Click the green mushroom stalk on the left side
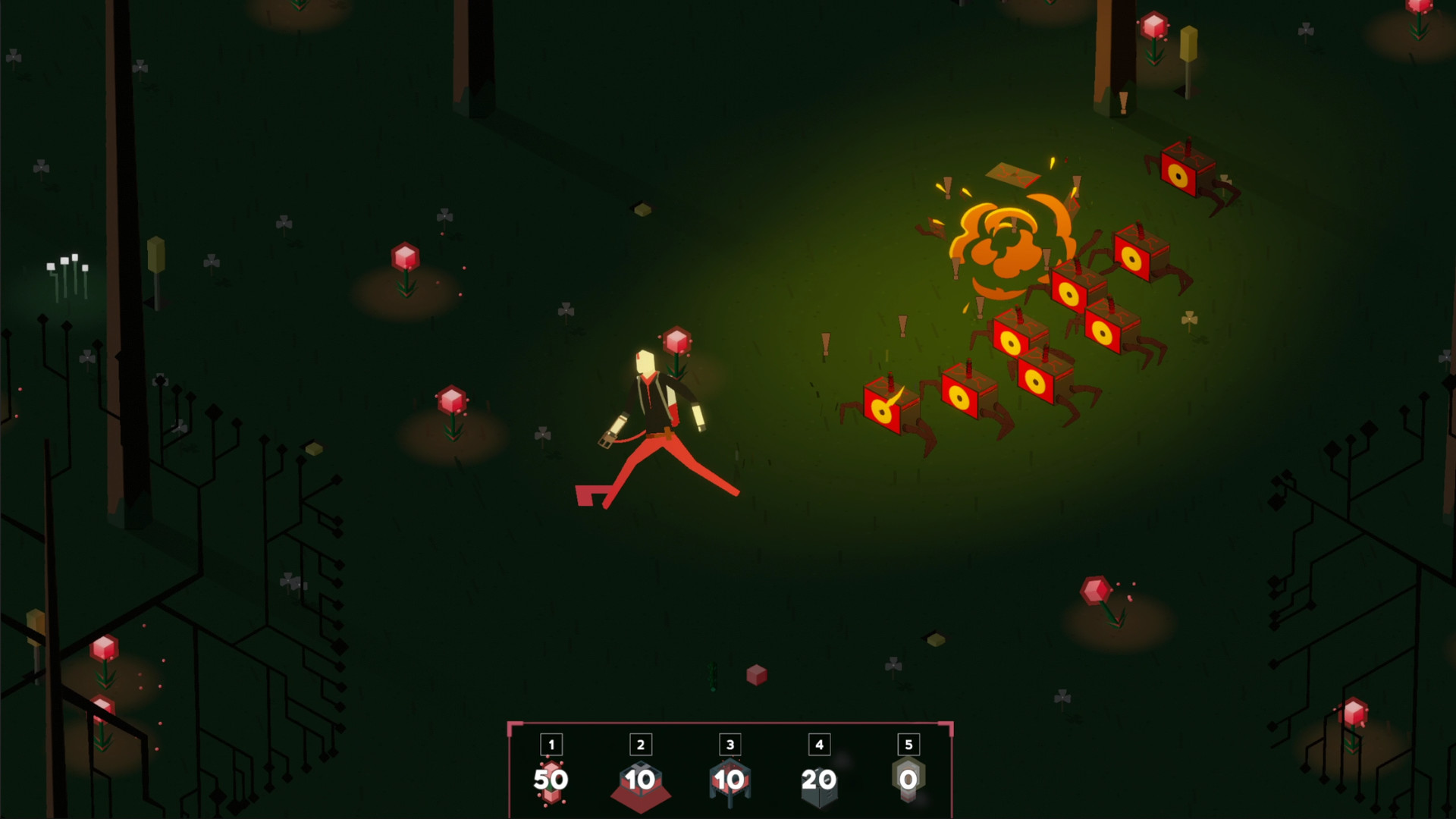The height and width of the screenshot is (819, 1456). pyautogui.click(x=155, y=254)
